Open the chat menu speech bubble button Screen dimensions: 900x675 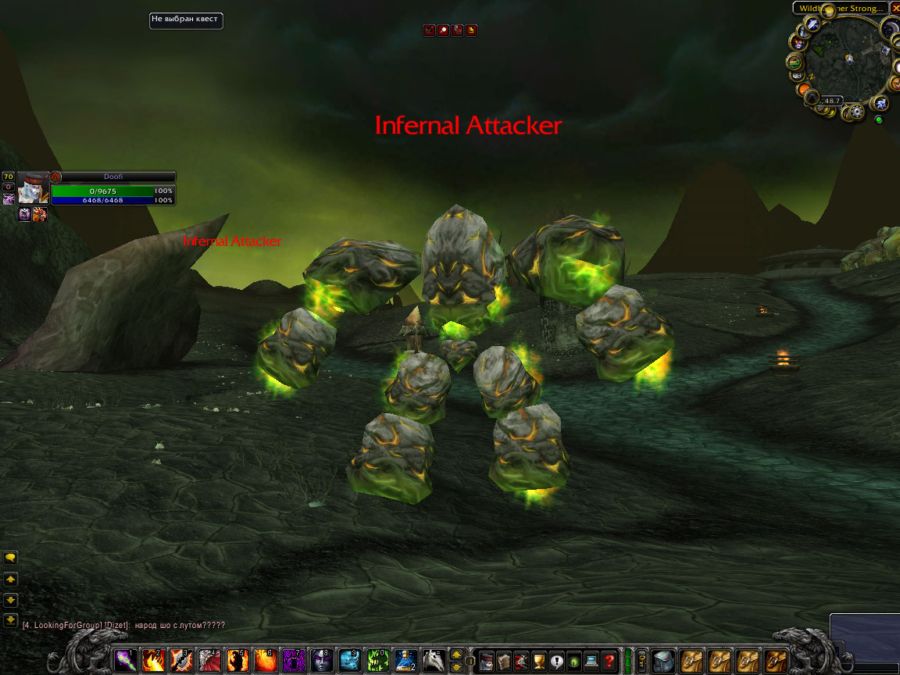coord(10,558)
